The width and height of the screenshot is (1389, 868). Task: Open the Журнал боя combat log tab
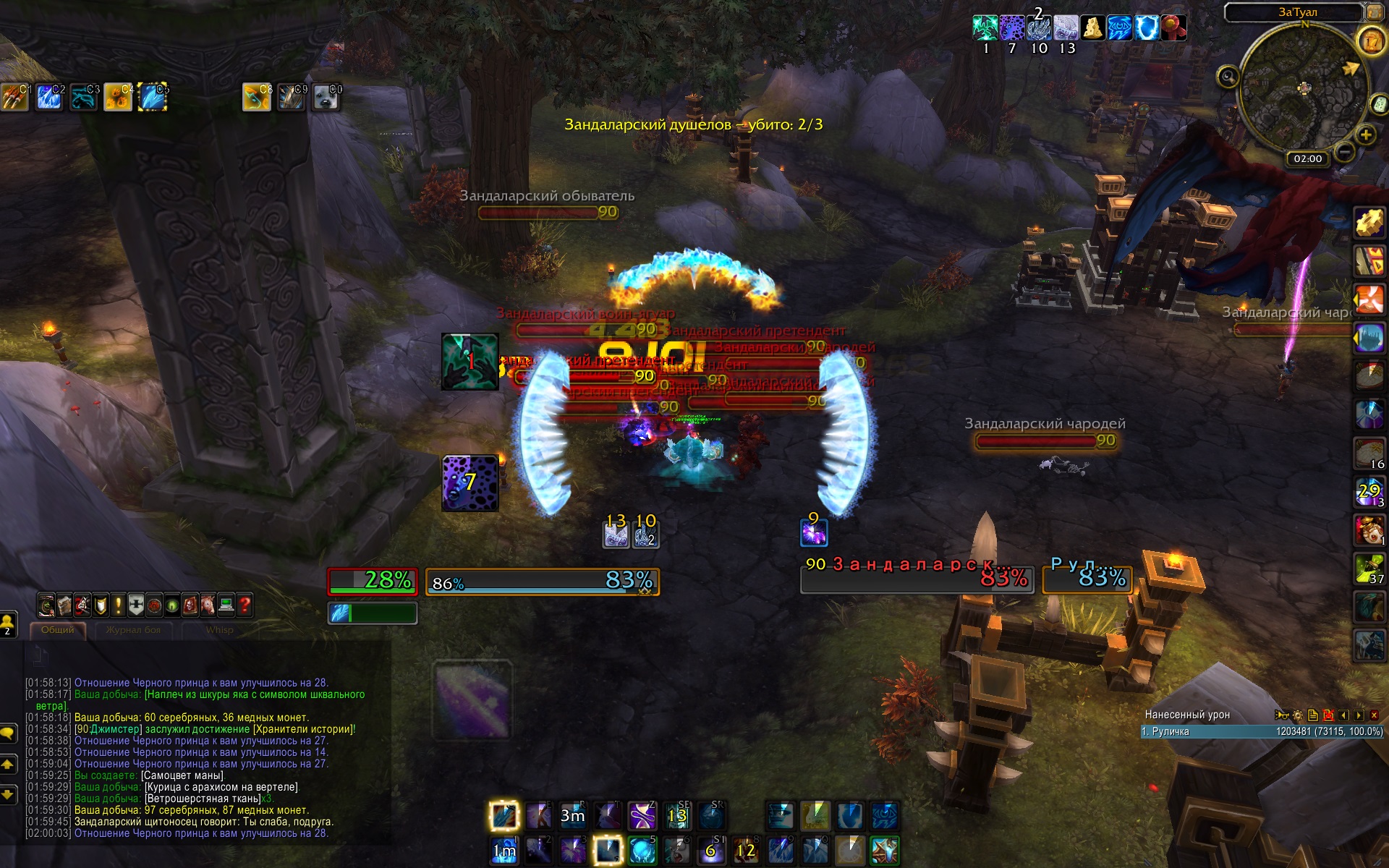(x=133, y=630)
